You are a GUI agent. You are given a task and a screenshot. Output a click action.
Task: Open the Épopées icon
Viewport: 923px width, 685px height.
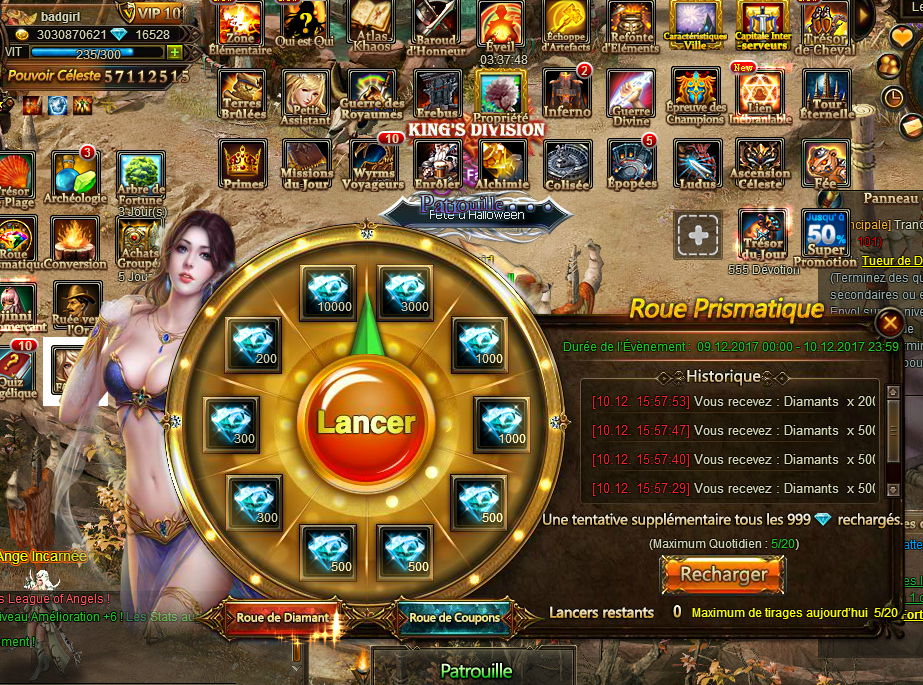point(632,162)
